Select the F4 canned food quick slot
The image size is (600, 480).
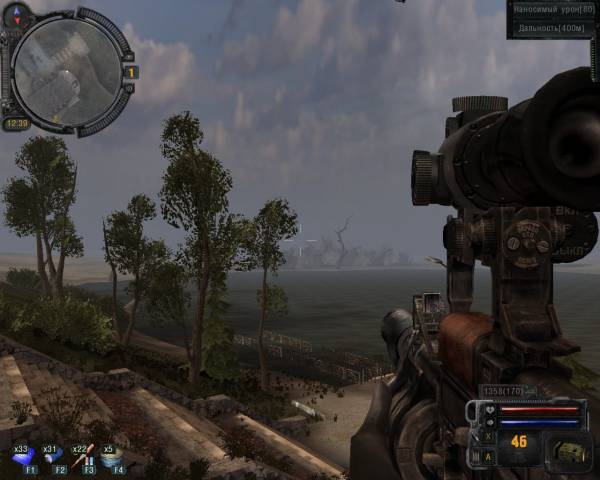[111, 458]
